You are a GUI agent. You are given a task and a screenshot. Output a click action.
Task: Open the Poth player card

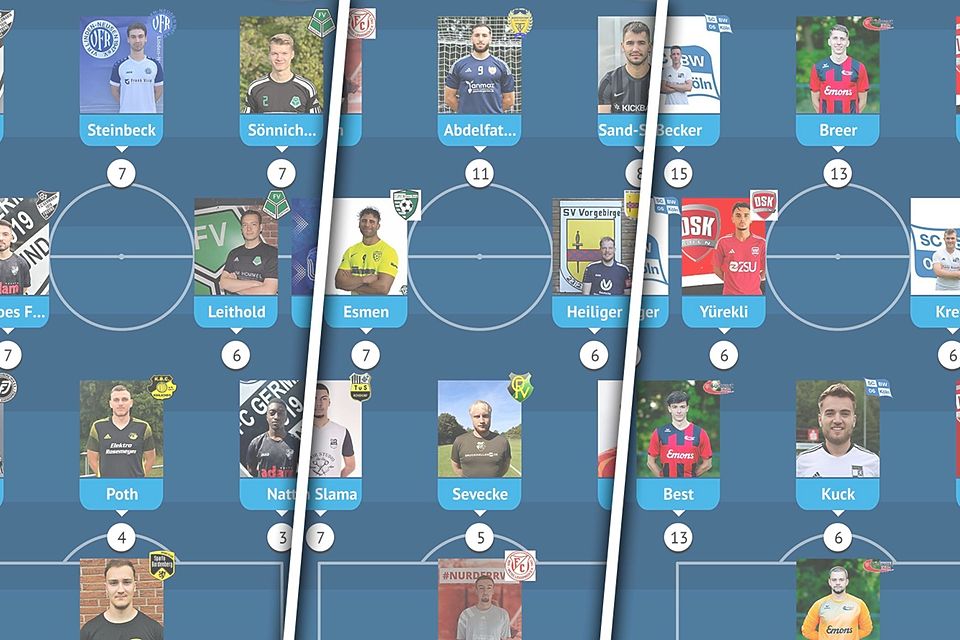[122, 431]
